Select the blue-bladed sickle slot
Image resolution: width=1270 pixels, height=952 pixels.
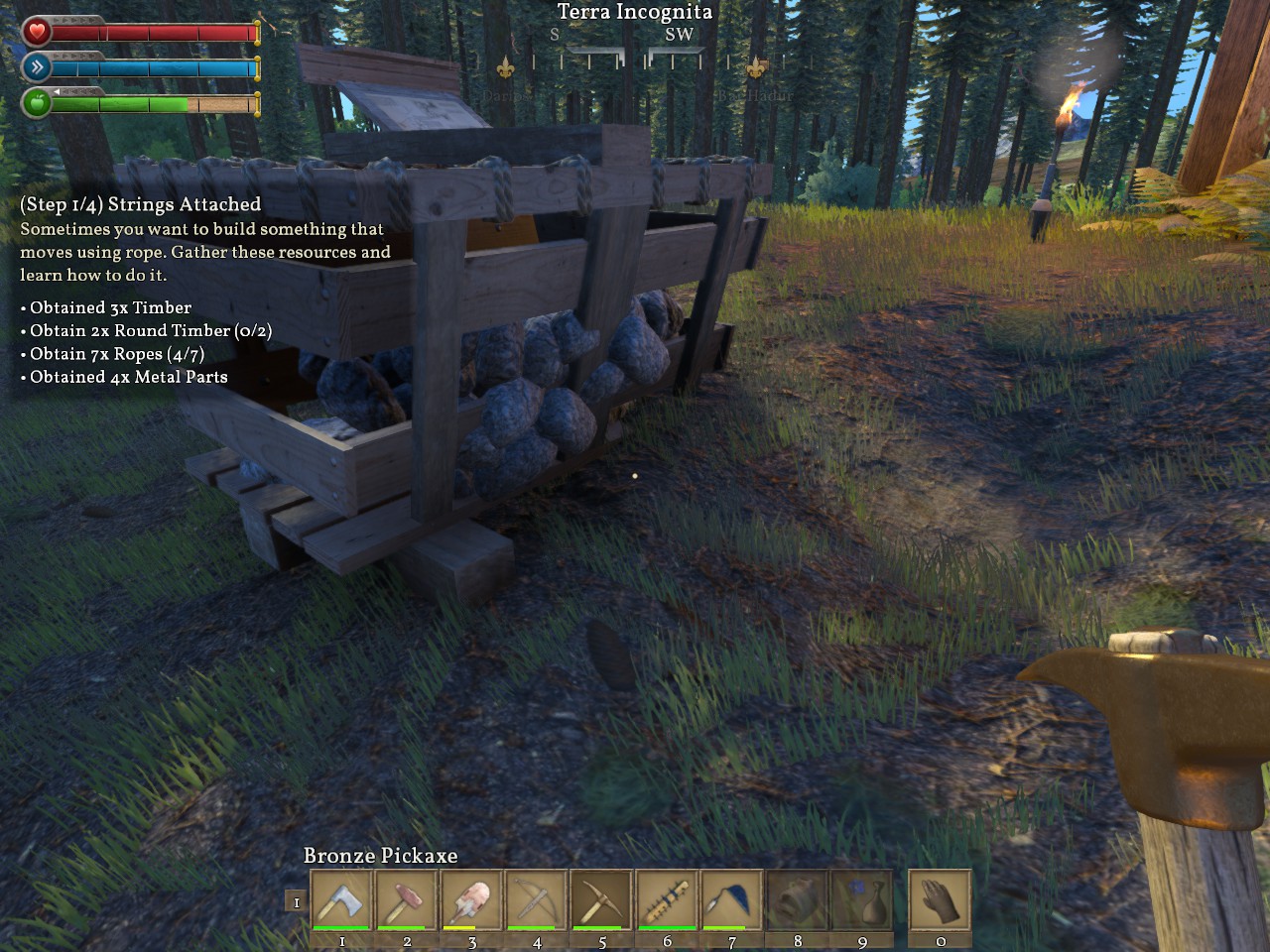tap(732, 900)
